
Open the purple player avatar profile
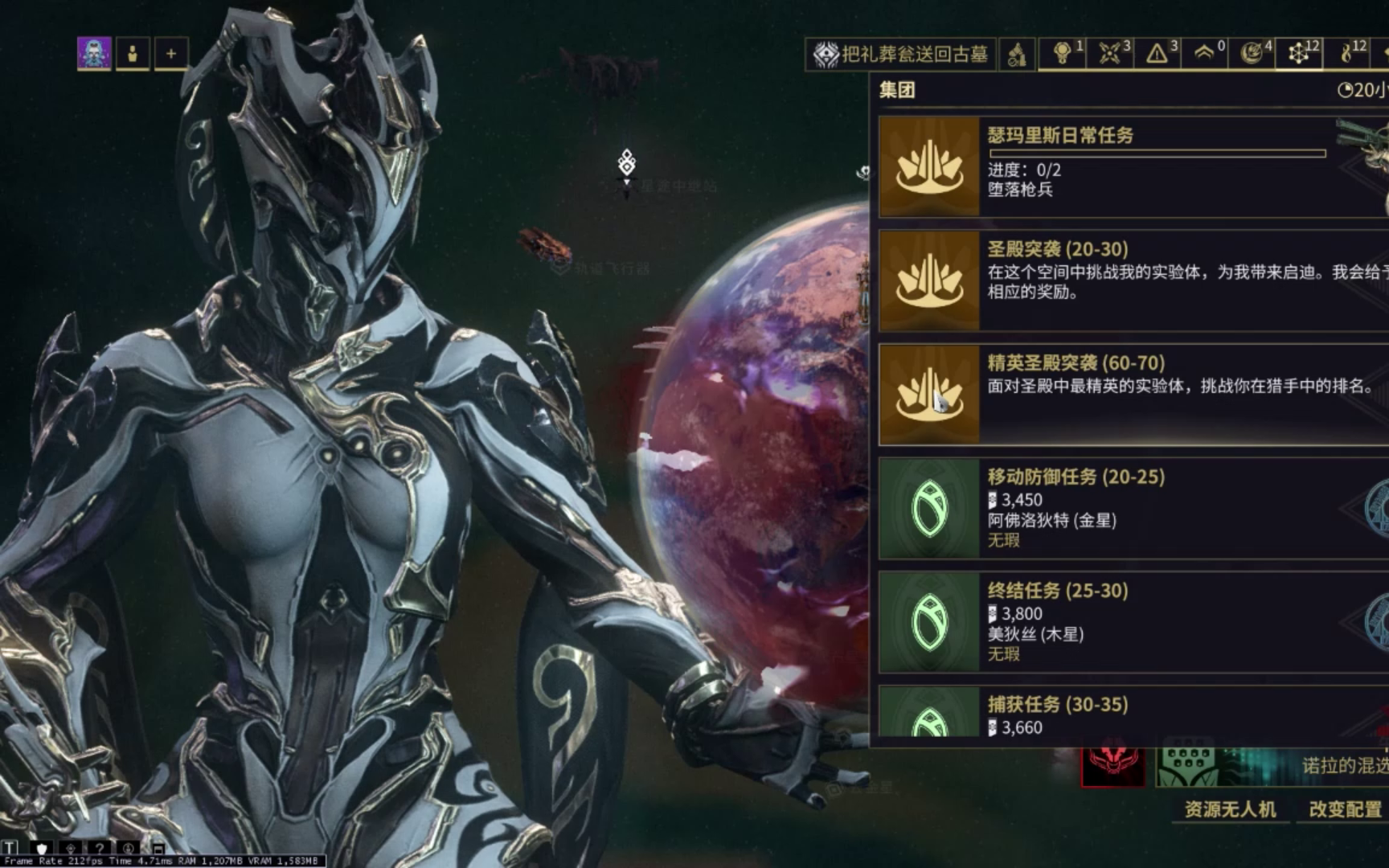[94, 54]
